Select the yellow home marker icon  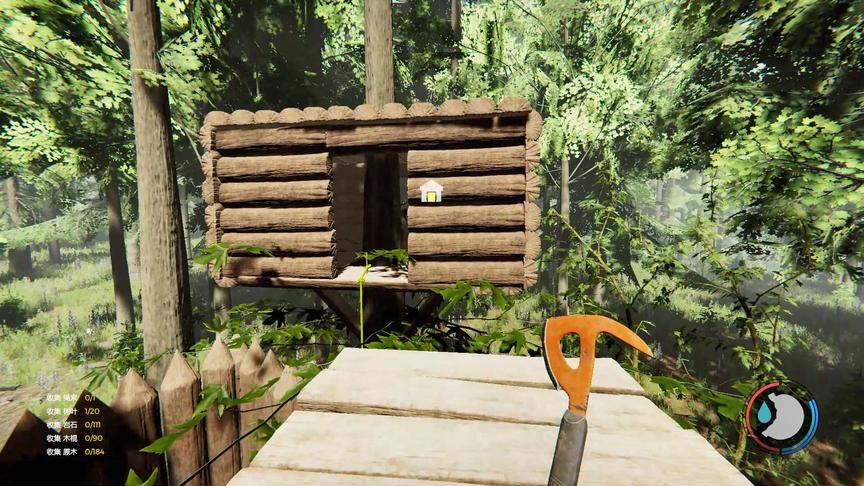coord(431,190)
